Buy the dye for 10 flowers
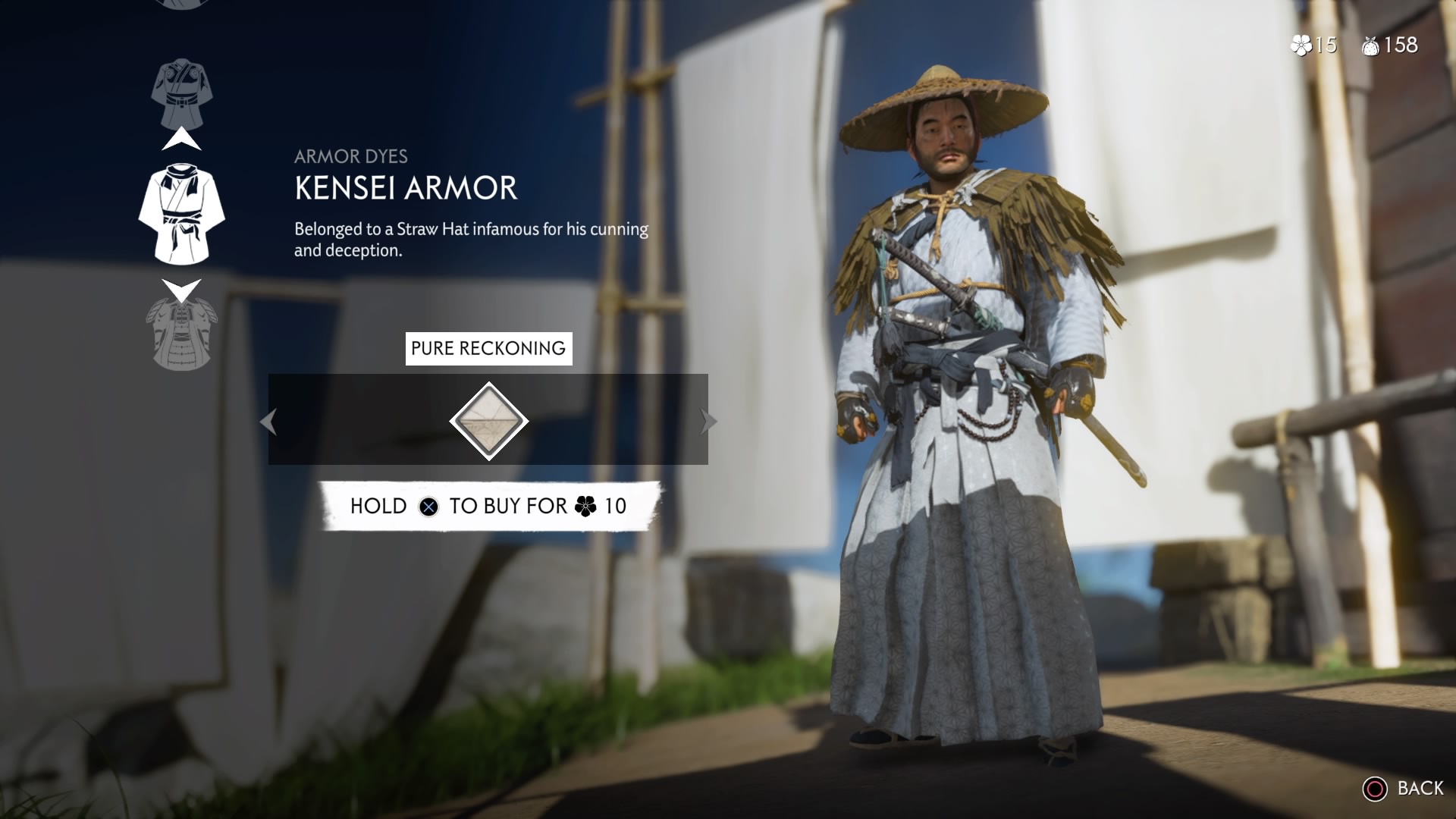Image resolution: width=1456 pixels, height=819 pixels. point(489,506)
